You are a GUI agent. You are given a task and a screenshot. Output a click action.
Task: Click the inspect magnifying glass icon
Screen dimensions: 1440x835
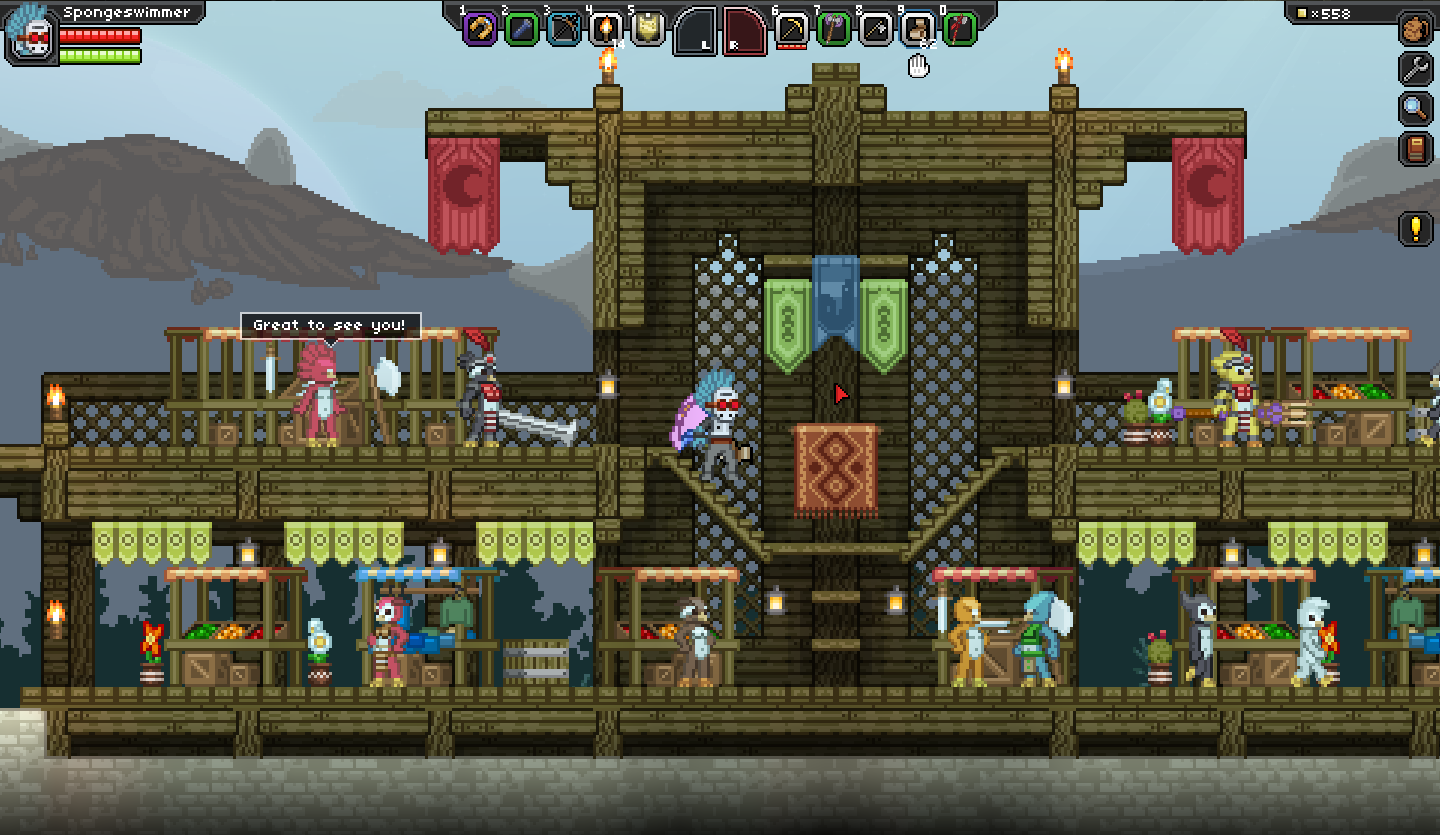click(1416, 108)
